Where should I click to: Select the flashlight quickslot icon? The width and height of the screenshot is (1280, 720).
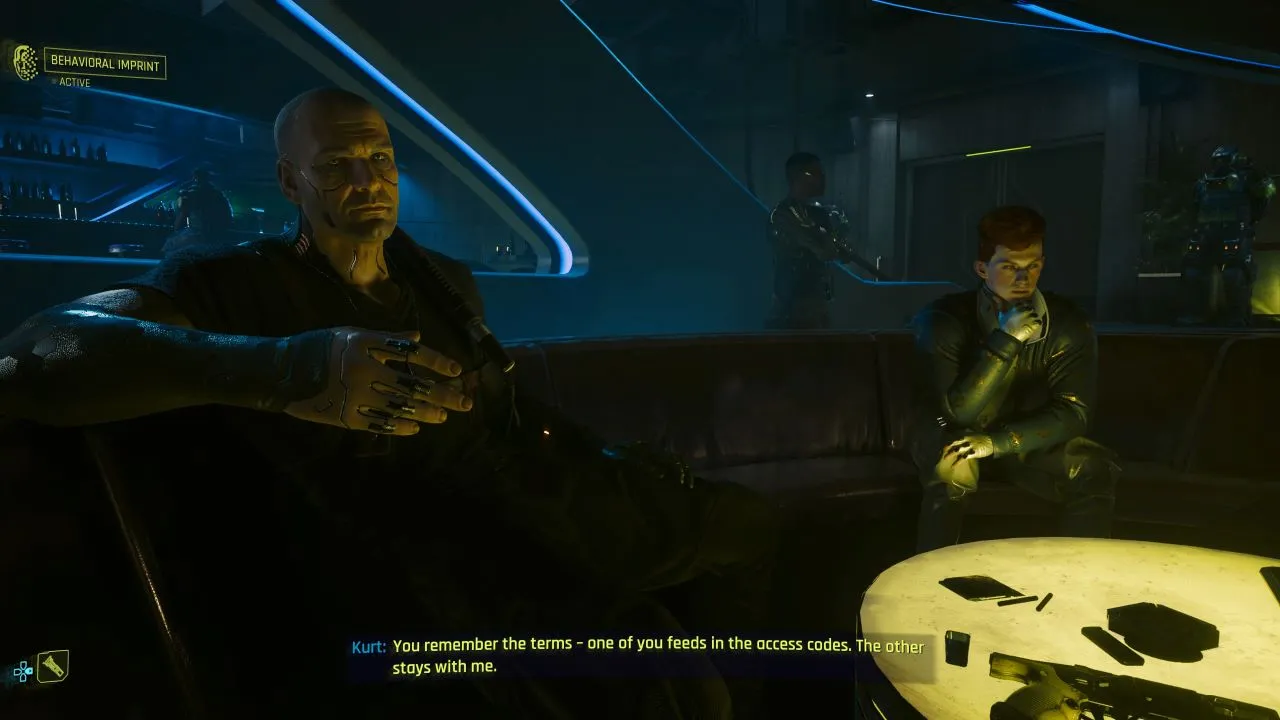pyautogui.click(x=53, y=666)
